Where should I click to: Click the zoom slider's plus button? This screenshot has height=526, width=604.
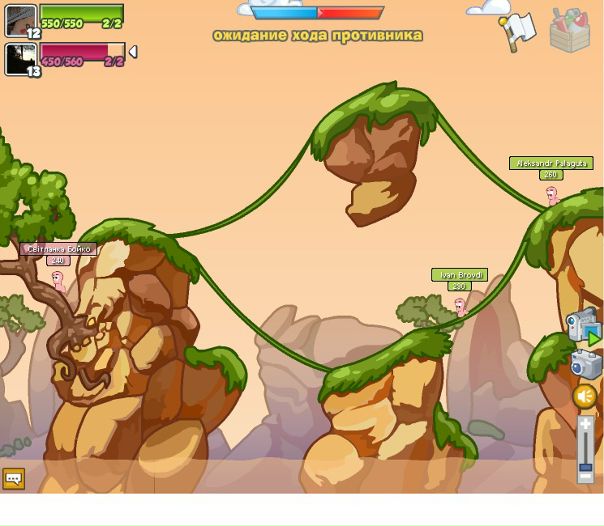[x=586, y=424]
